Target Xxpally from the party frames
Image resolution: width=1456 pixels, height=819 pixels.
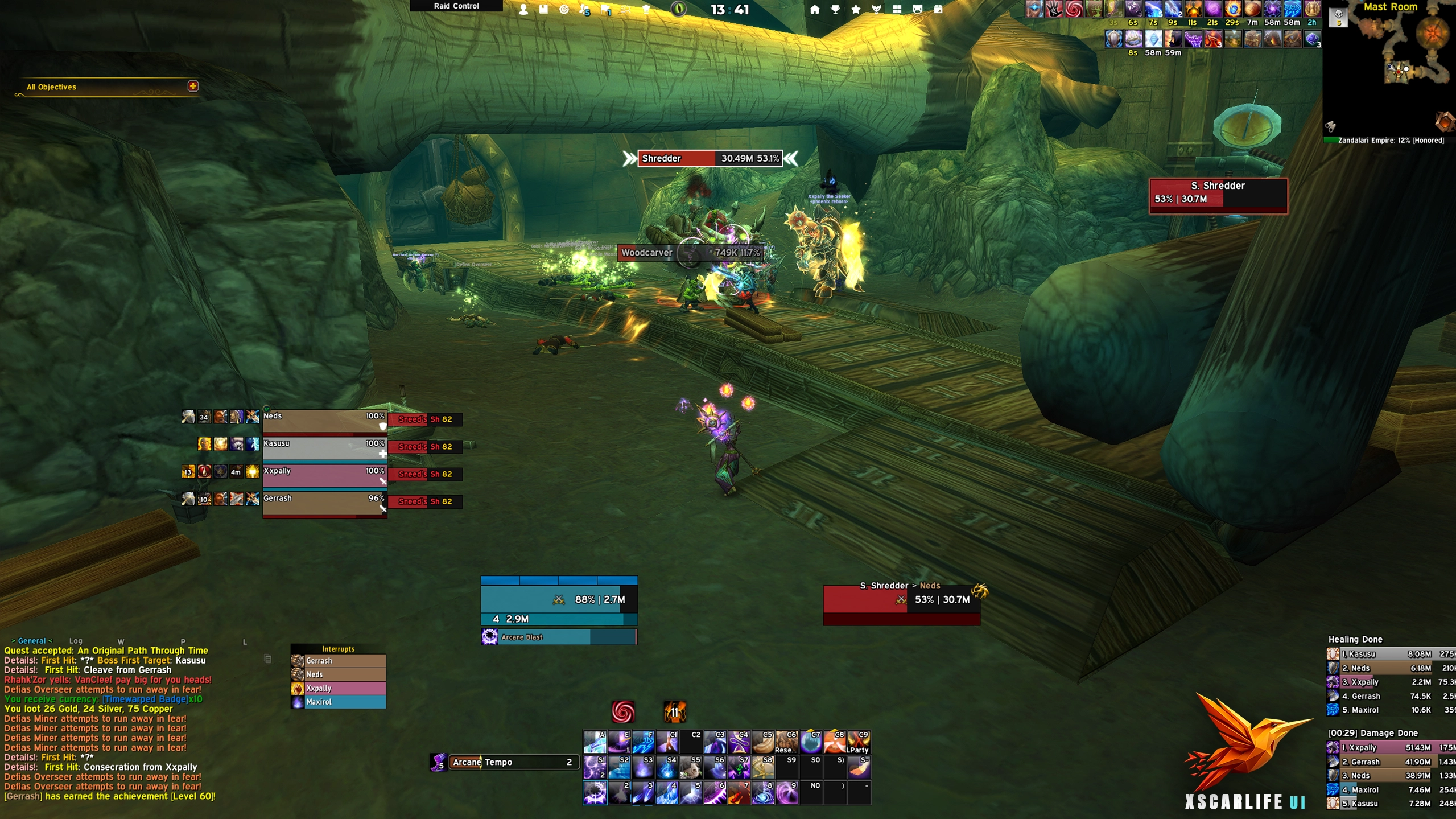tap(324, 476)
